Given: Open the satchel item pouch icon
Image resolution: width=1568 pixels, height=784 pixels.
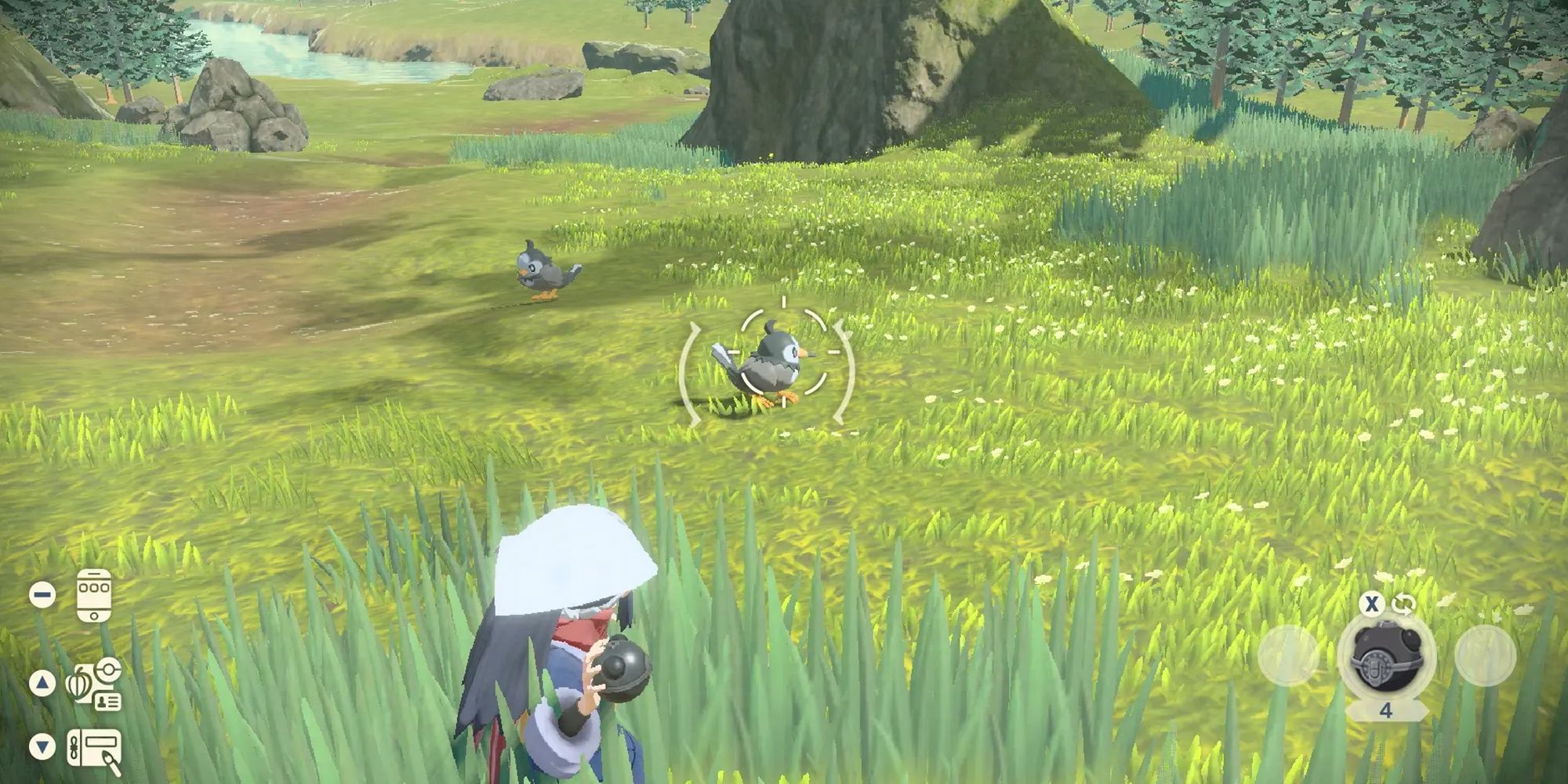Looking at the screenshot, I should tap(78, 684).
